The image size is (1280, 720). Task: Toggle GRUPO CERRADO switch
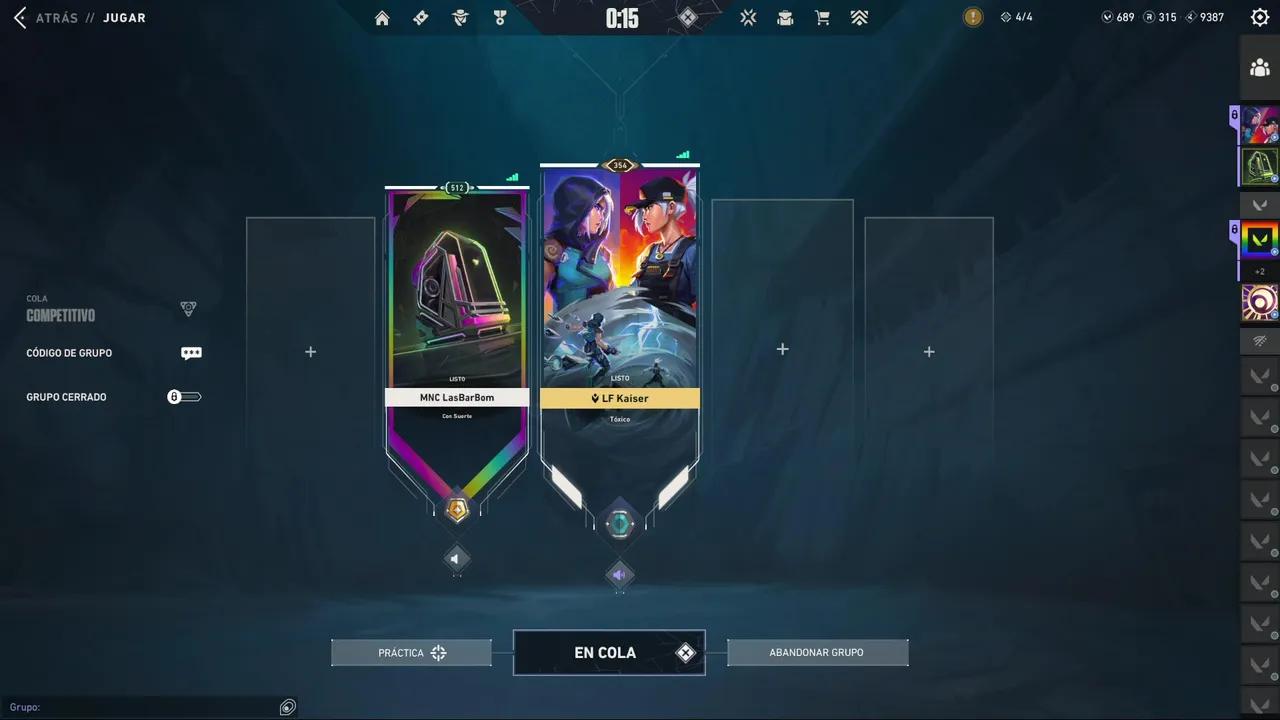[184, 396]
